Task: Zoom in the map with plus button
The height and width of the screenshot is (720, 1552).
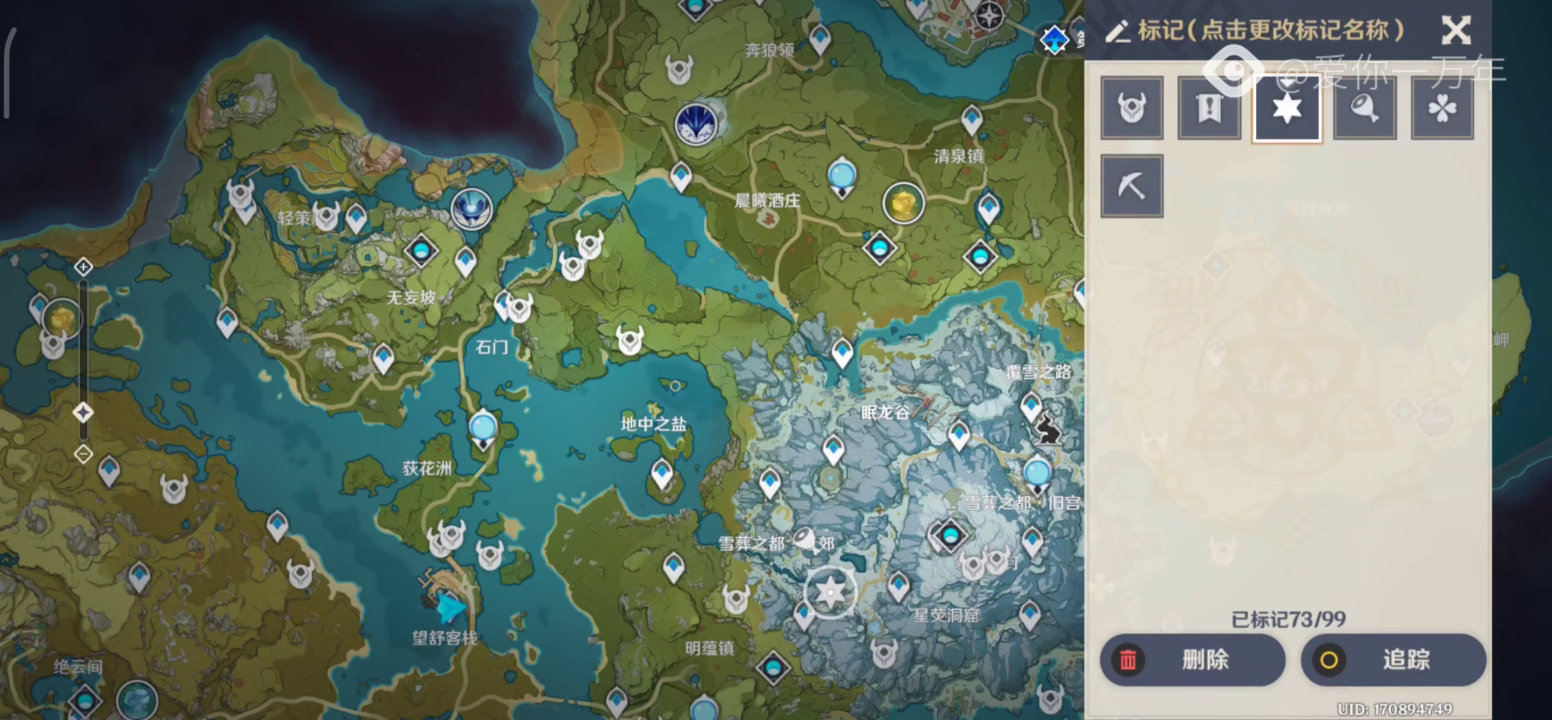Action: click(x=84, y=267)
